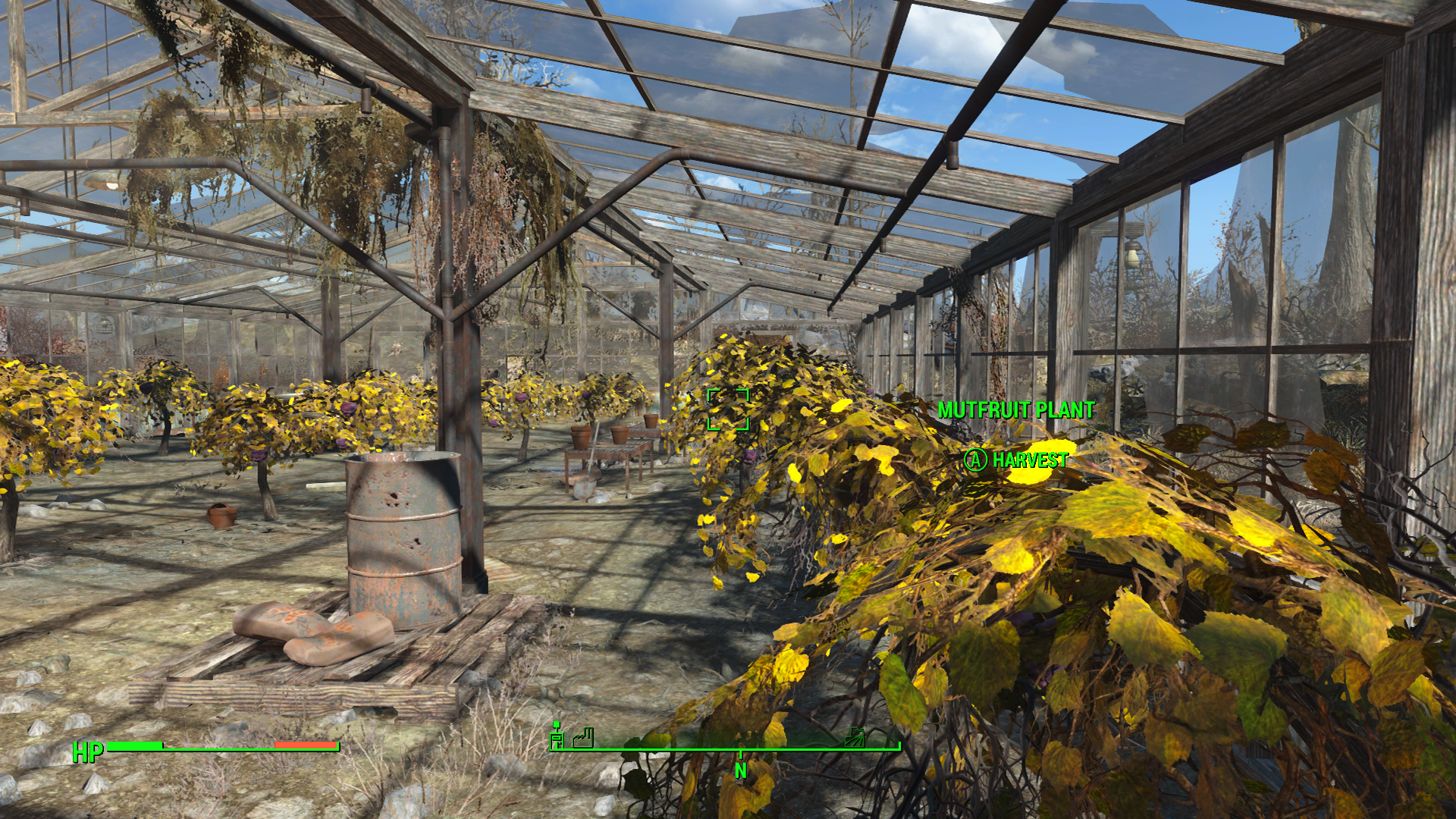
Task: Click the red enemy segment of the HP bar
Action: [303, 746]
